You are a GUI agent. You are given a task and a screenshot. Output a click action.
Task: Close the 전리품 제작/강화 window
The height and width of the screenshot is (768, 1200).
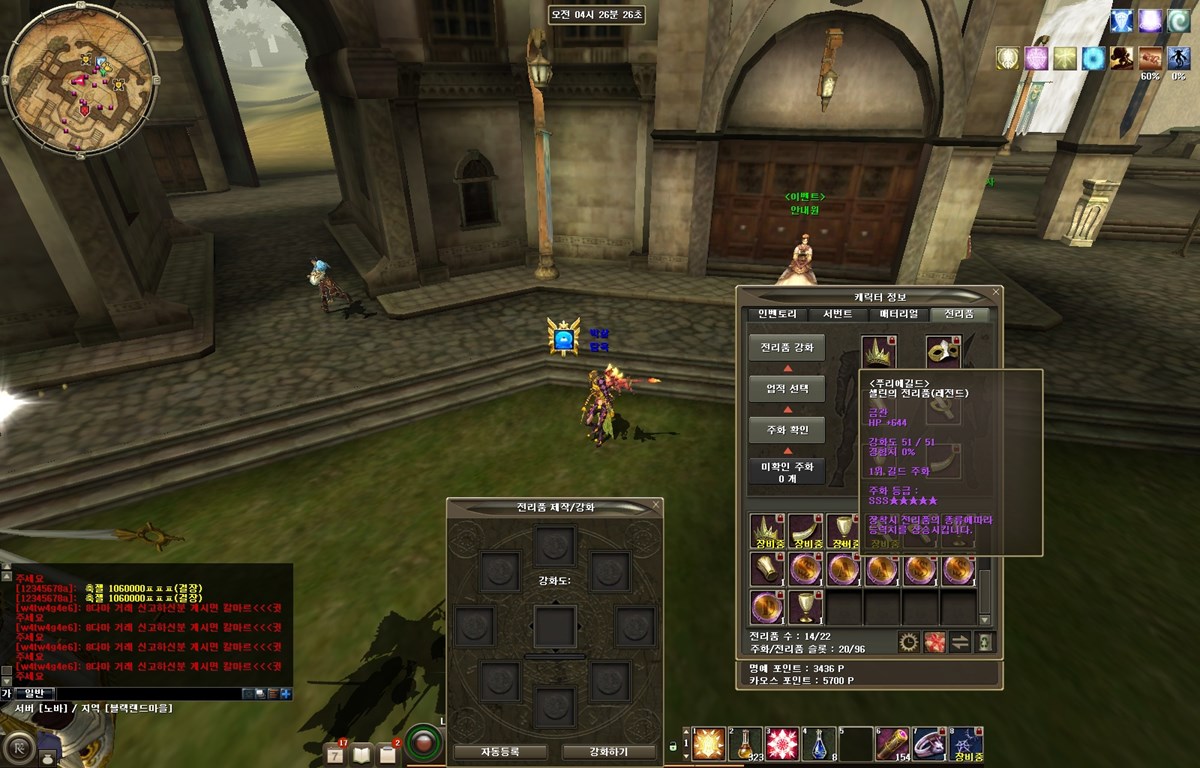click(654, 506)
